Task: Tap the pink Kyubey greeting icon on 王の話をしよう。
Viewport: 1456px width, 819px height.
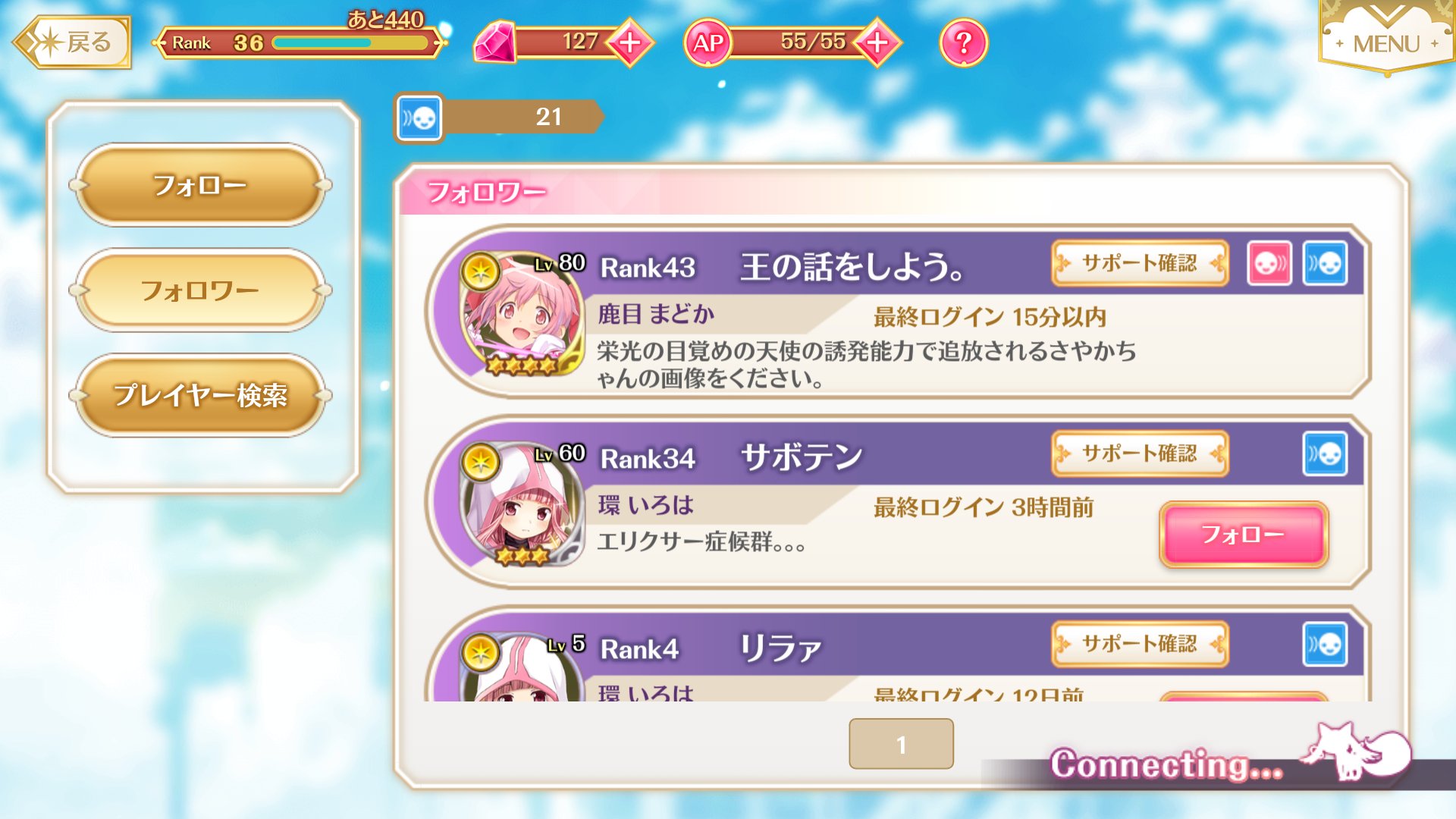Action: 1269,263
